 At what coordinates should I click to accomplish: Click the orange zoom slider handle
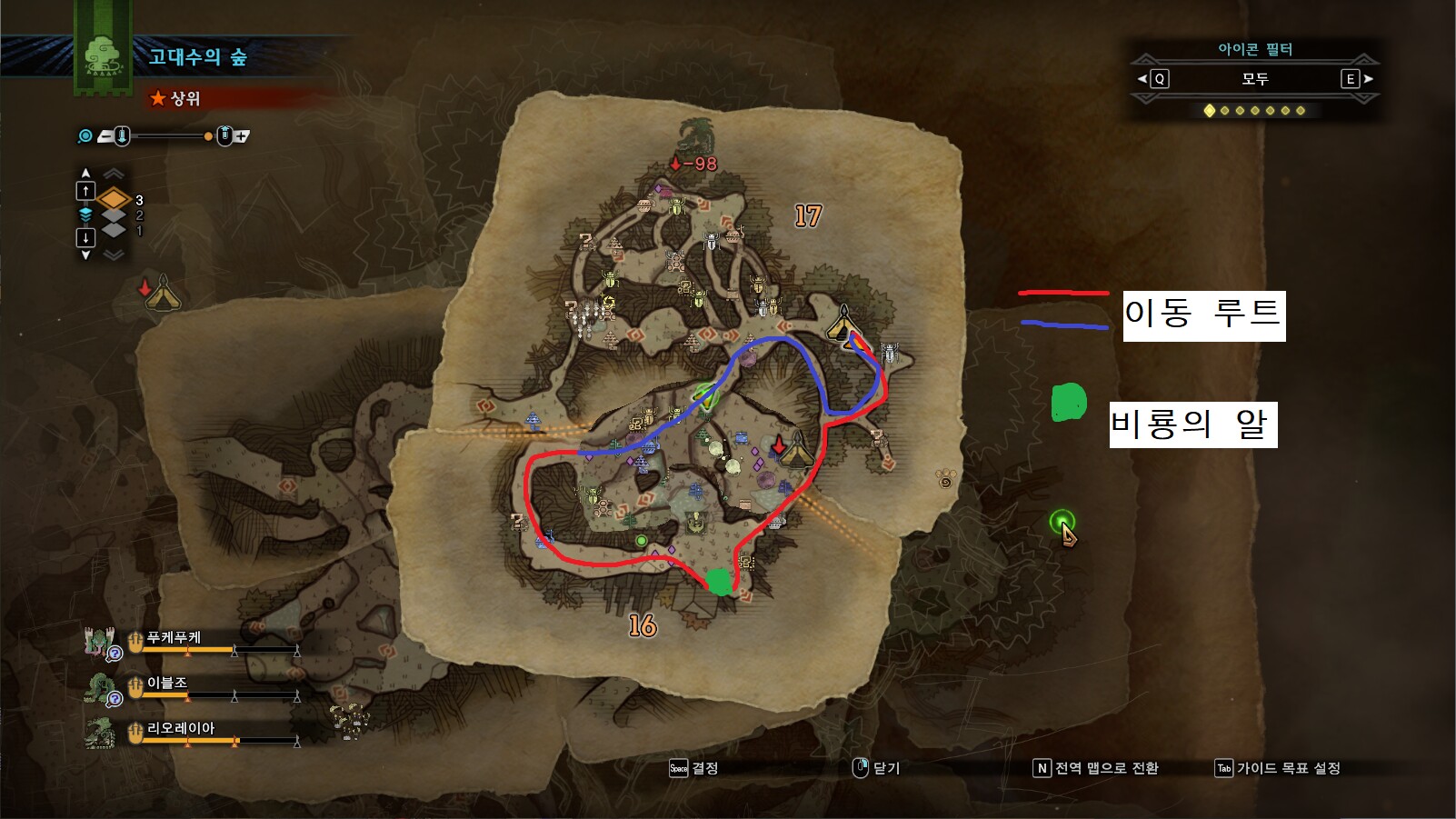pos(208,136)
